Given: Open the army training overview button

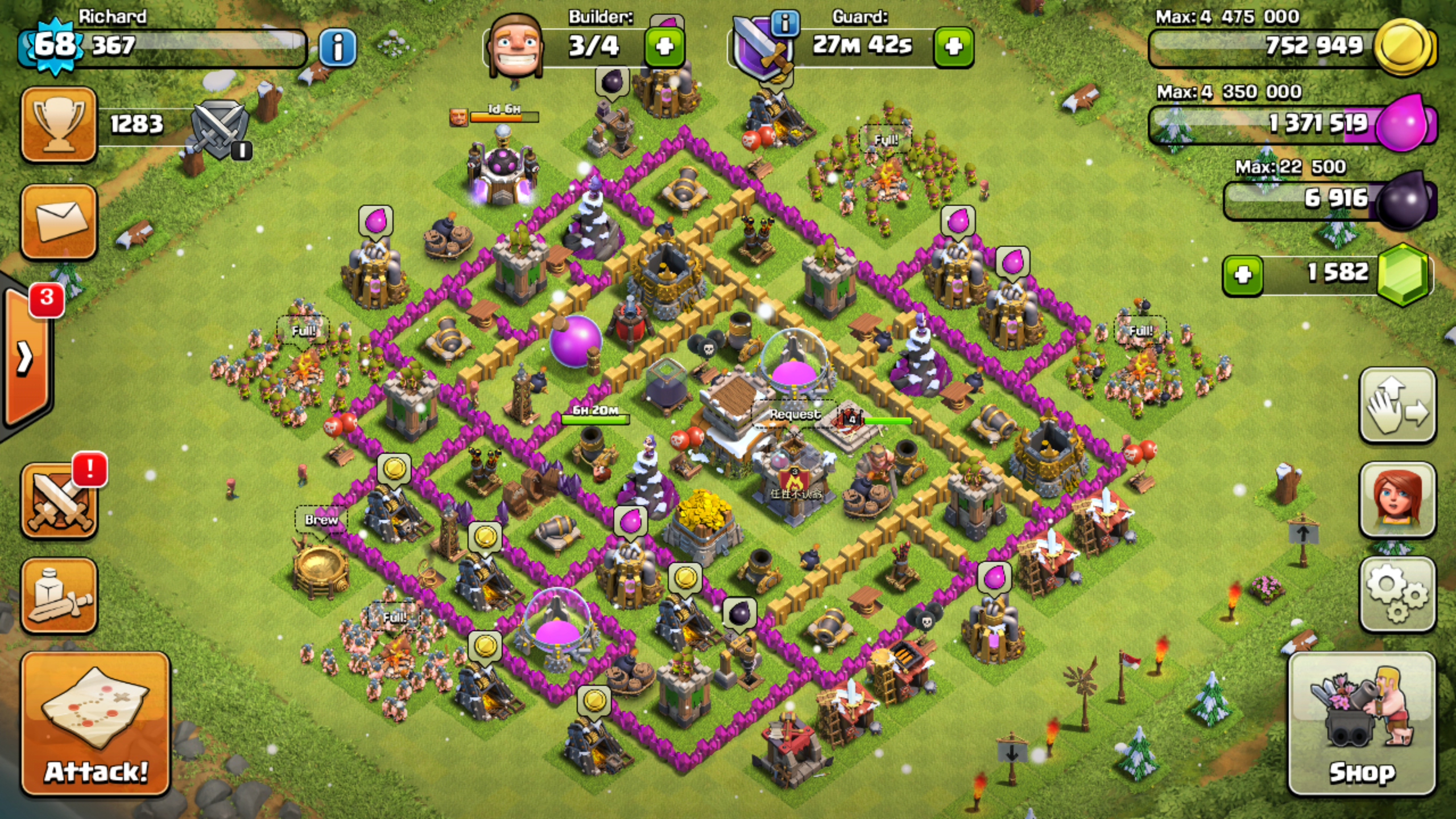Looking at the screenshot, I should [x=59, y=595].
